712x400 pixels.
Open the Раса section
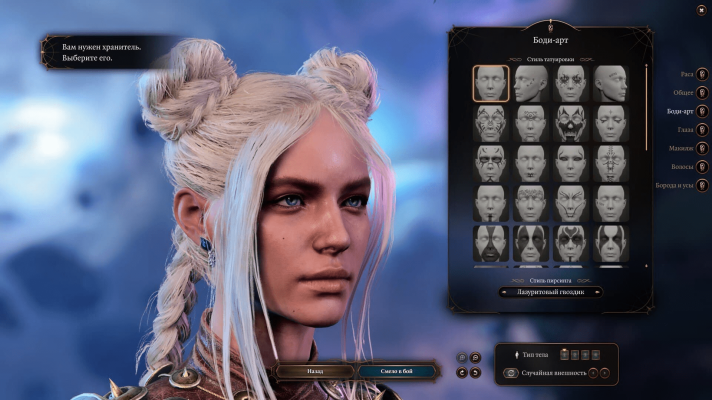coord(702,74)
